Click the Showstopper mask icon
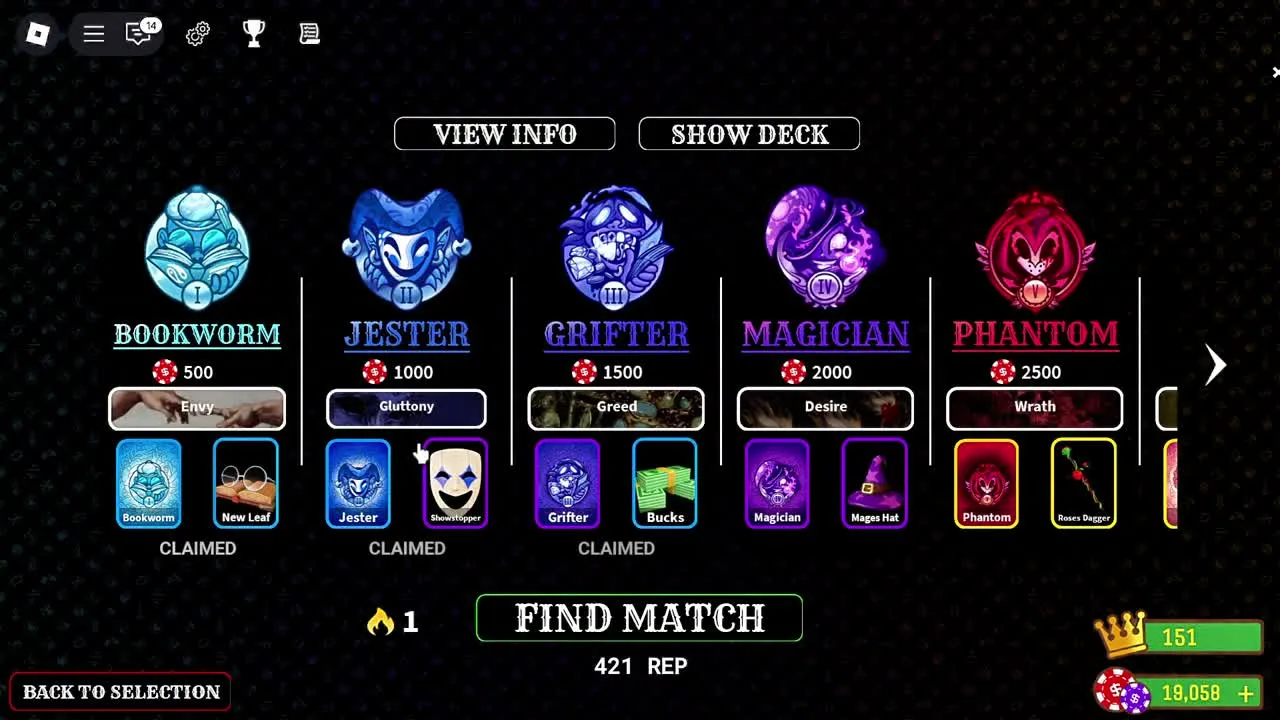This screenshot has height=720, width=1280. [455, 483]
